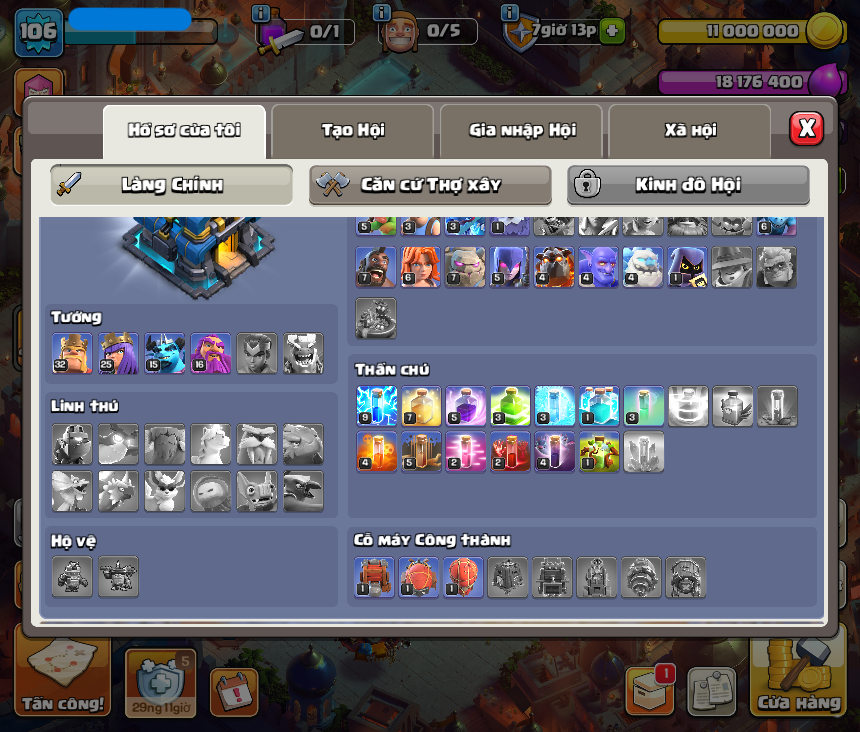Open the Gia nhập Hội tab
The width and height of the screenshot is (860, 732).
click(x=521, y=130)
